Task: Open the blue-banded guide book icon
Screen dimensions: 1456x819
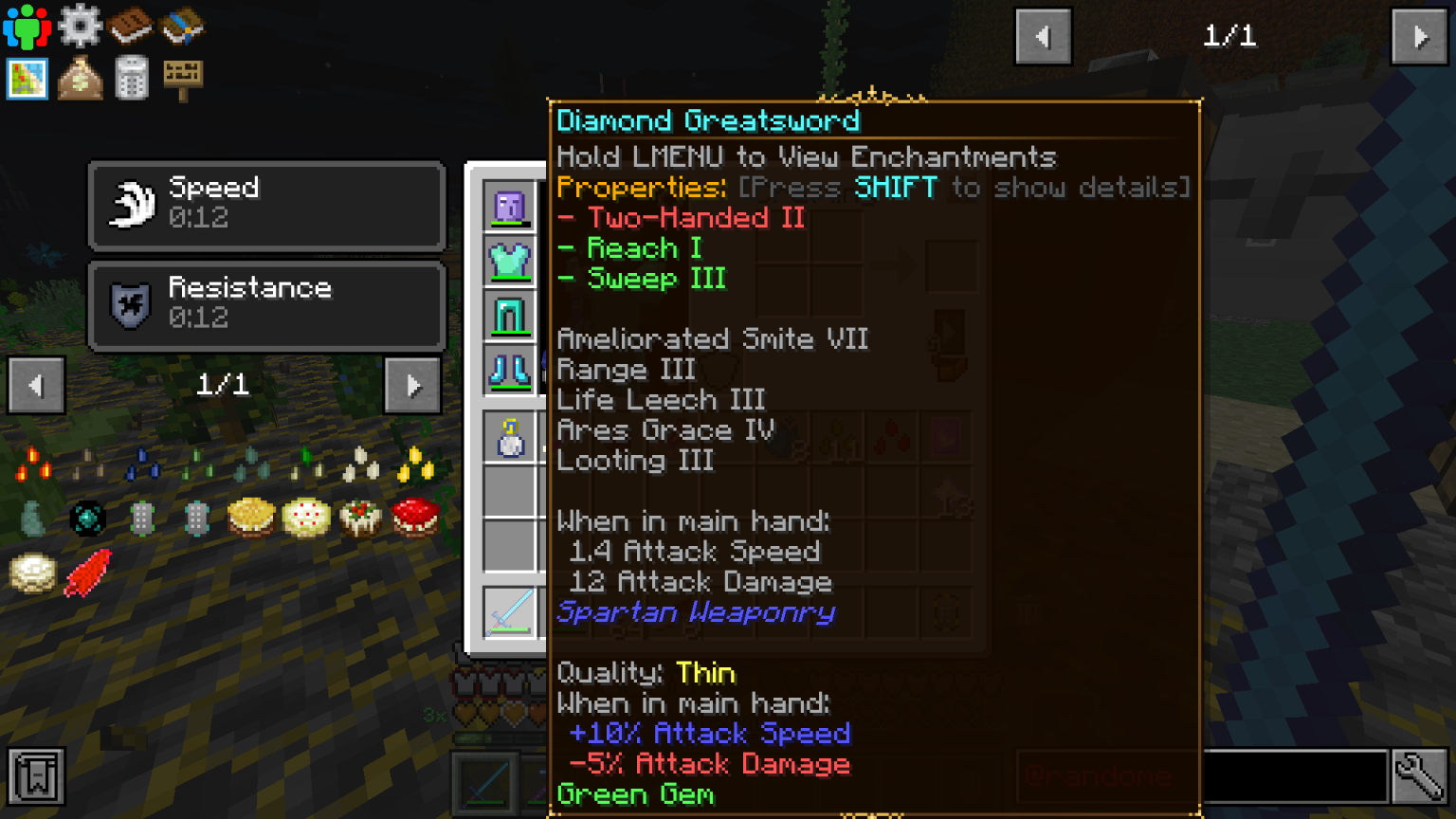Action: pyautogui.click(x=183, y=26)
